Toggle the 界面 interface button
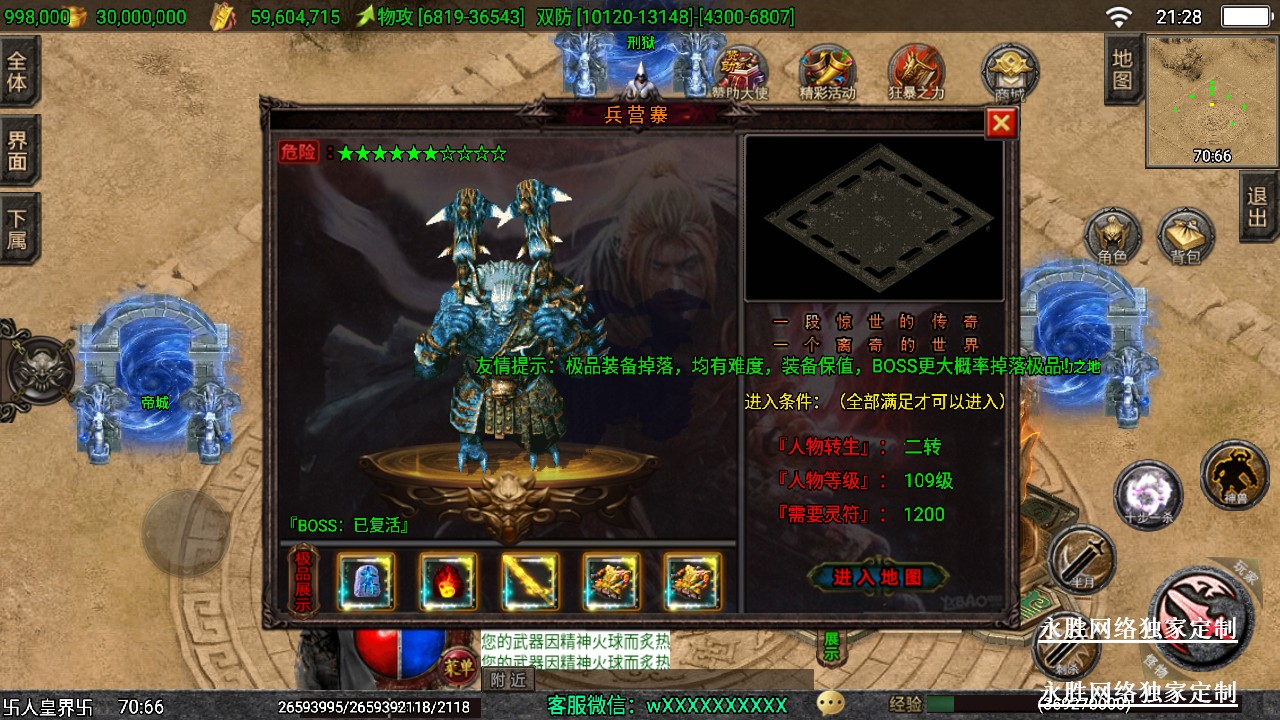Viewport: 1280px width, 720px height. pos(18,150)
